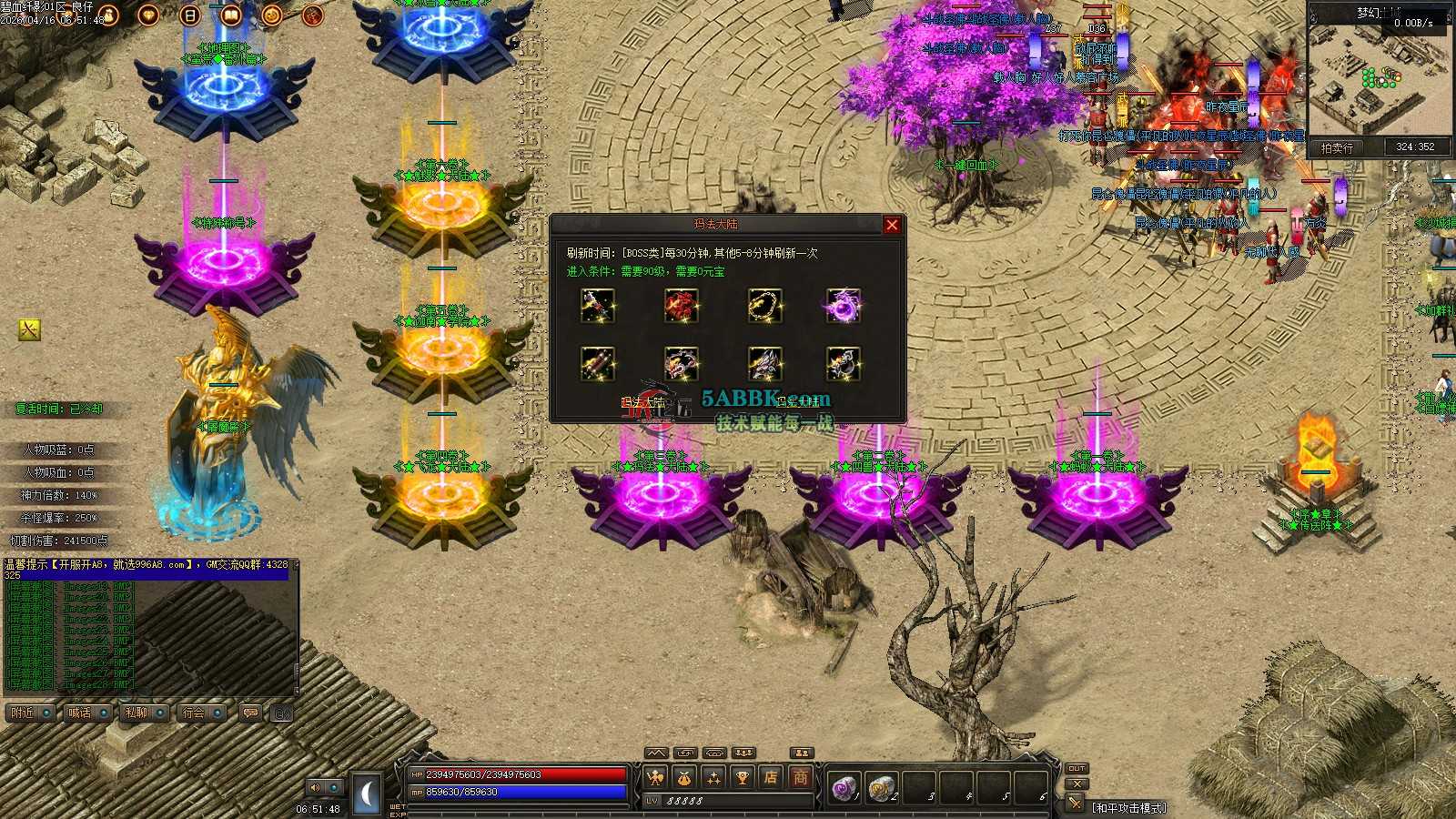Screen dimensions: 1456x819
Task: Open the 商 mall button
Action: [x=800, y=777]
